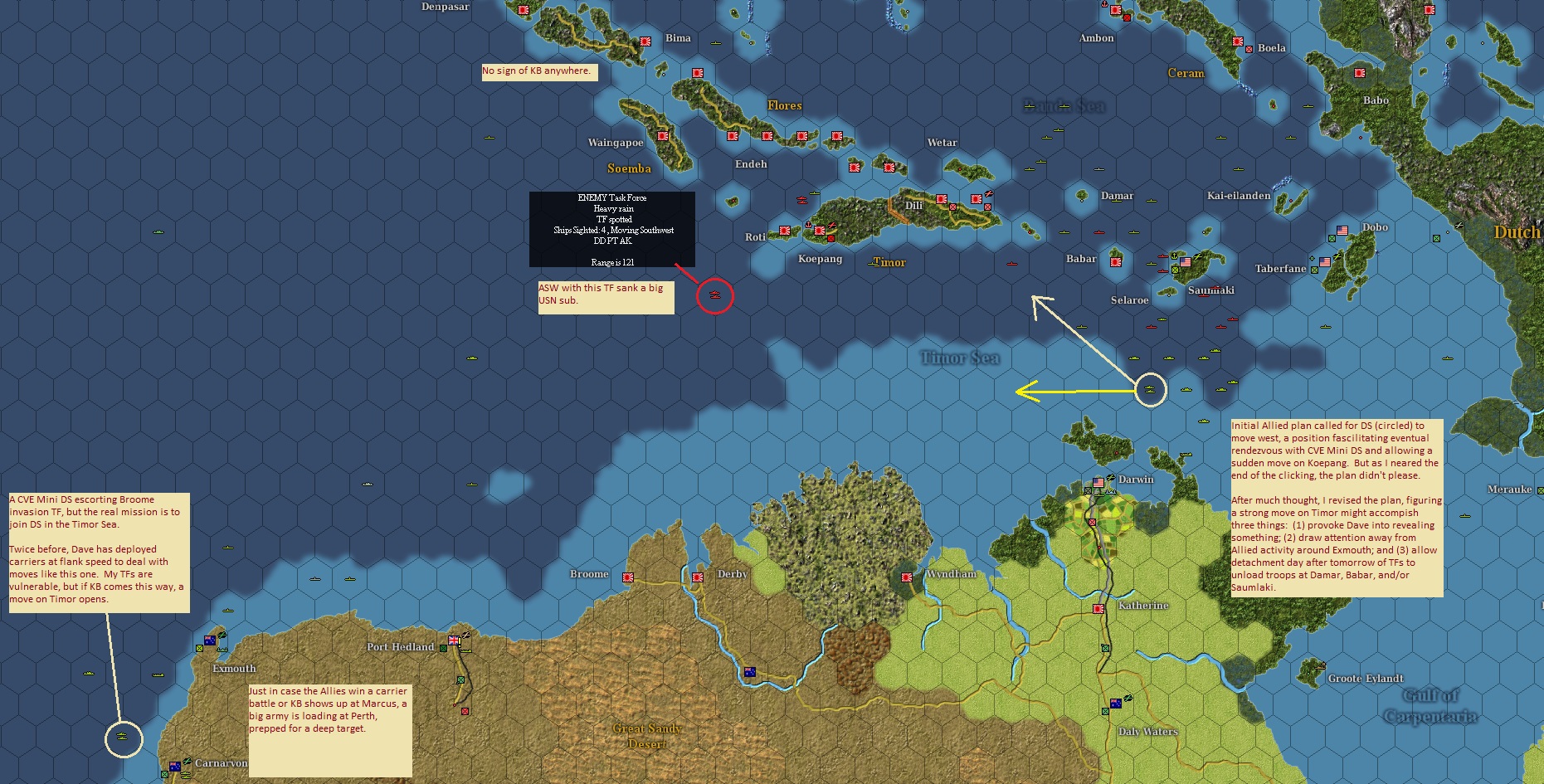Image resolution: width=1544 pixels, height=784 pixels.
Task: Click the Australian base icon at Port Hedland
Action: [453, 640]
